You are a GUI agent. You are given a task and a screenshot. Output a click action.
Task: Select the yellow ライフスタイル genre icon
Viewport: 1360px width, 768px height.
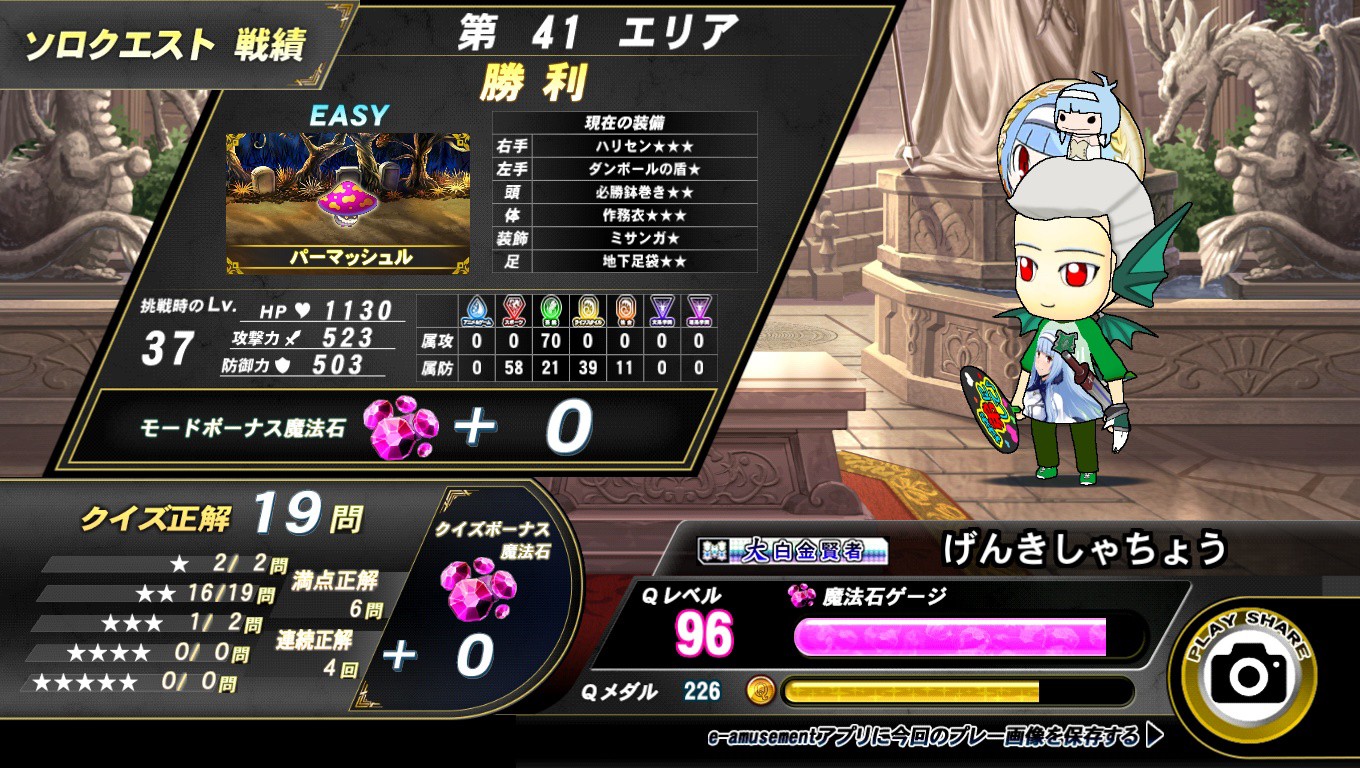tap(586, 310)
